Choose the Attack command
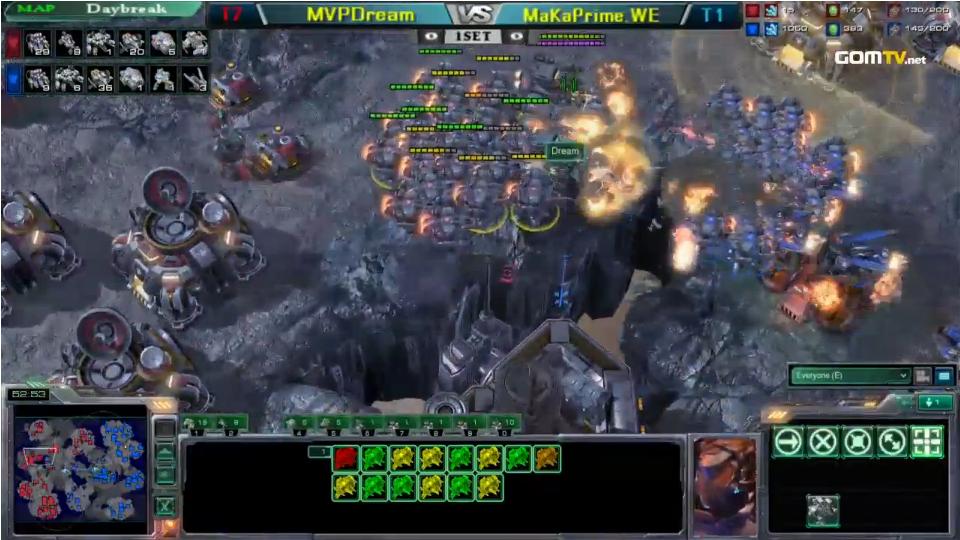960x540 pixels. click(927, 441)
